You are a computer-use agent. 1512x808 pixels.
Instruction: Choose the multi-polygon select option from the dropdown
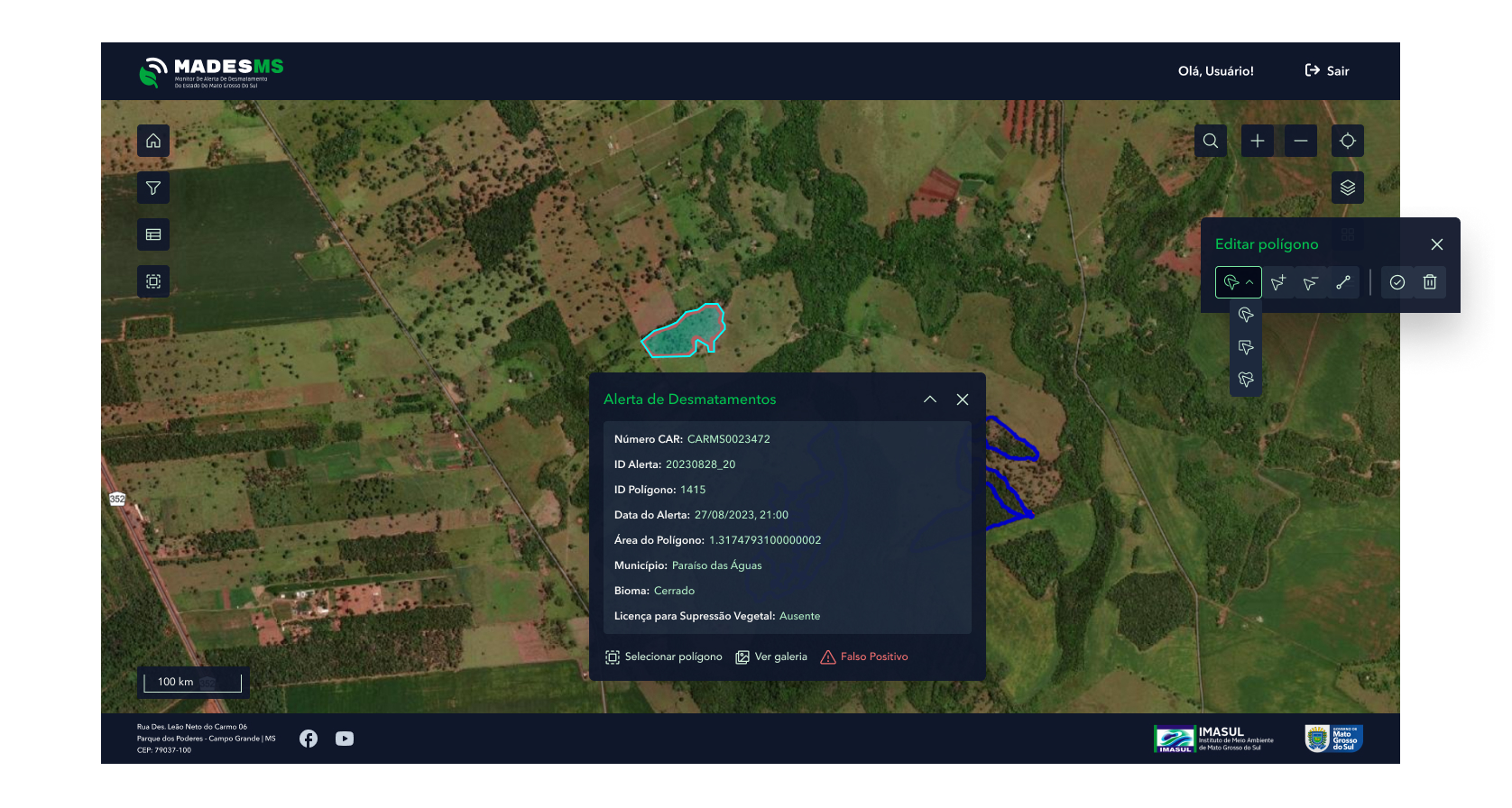[1246, 380]
